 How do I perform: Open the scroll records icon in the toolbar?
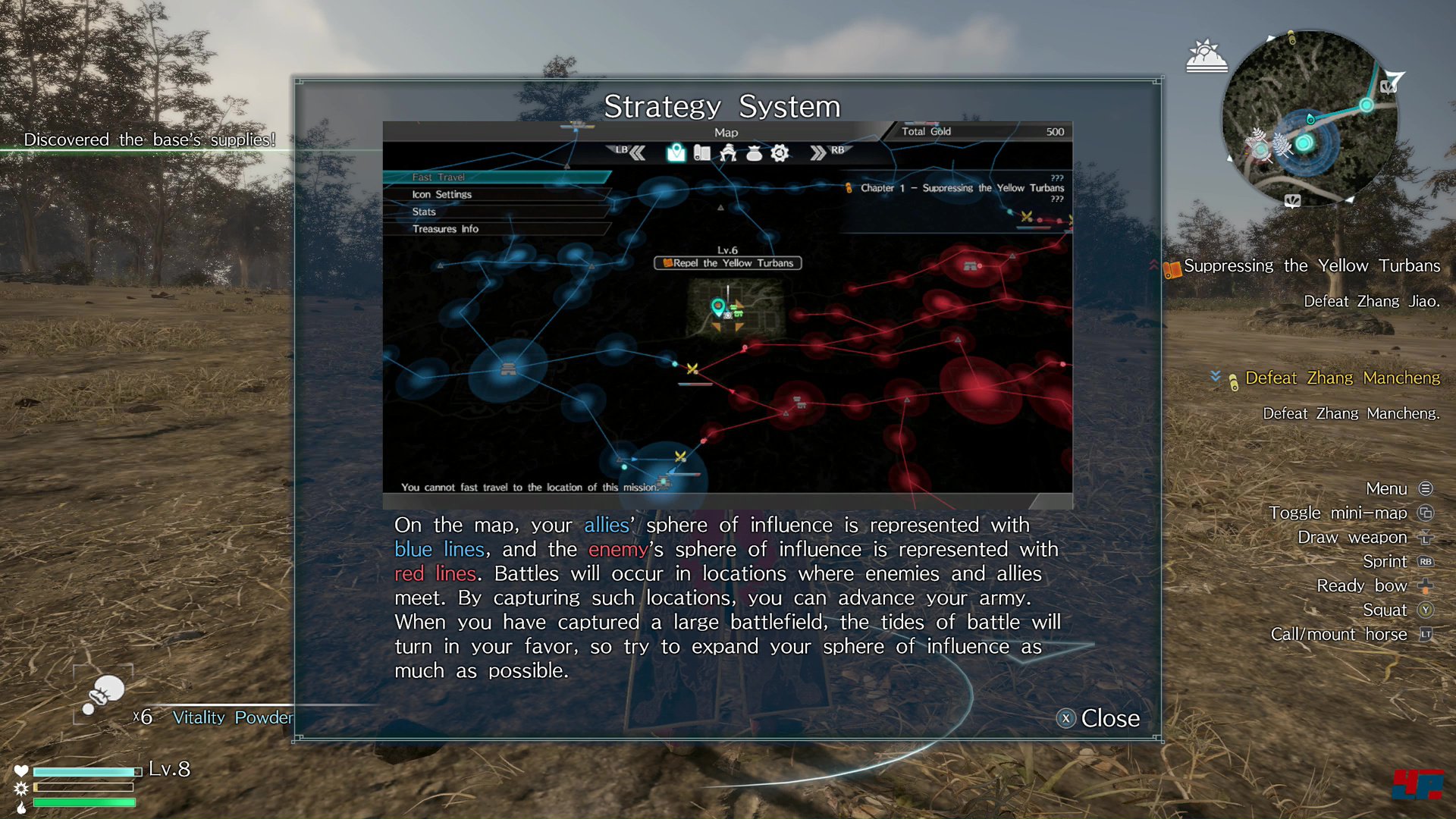tap(701, 152)
